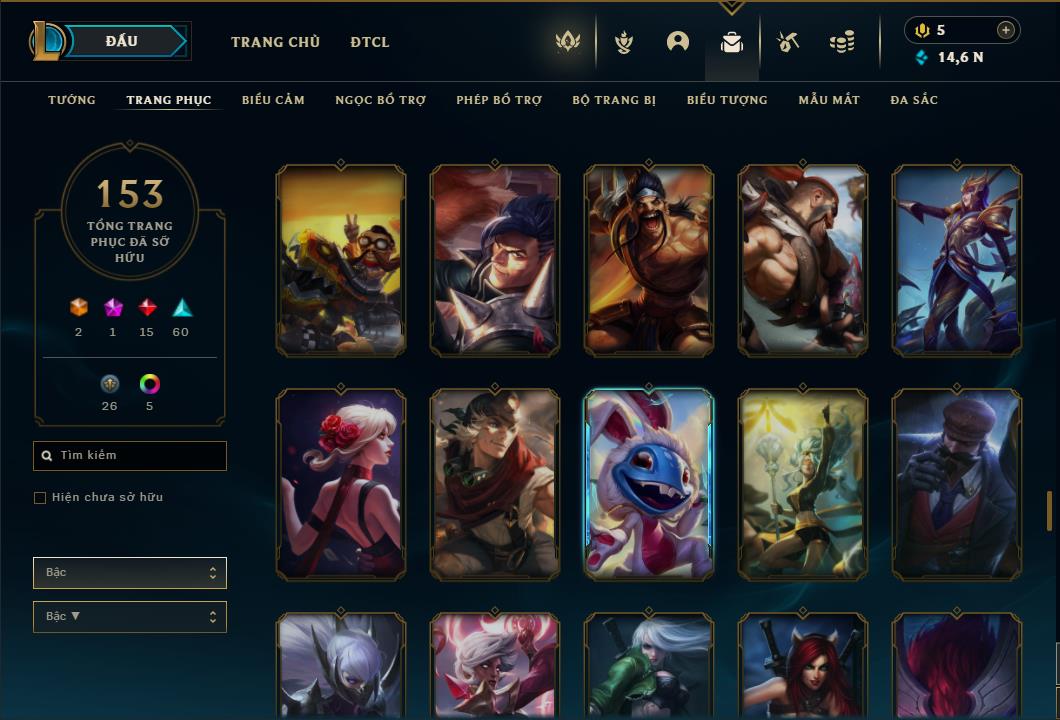1060x720 pixels.
Task: Select the blue bunny Fizz skin card
Action: click(649, 484)
